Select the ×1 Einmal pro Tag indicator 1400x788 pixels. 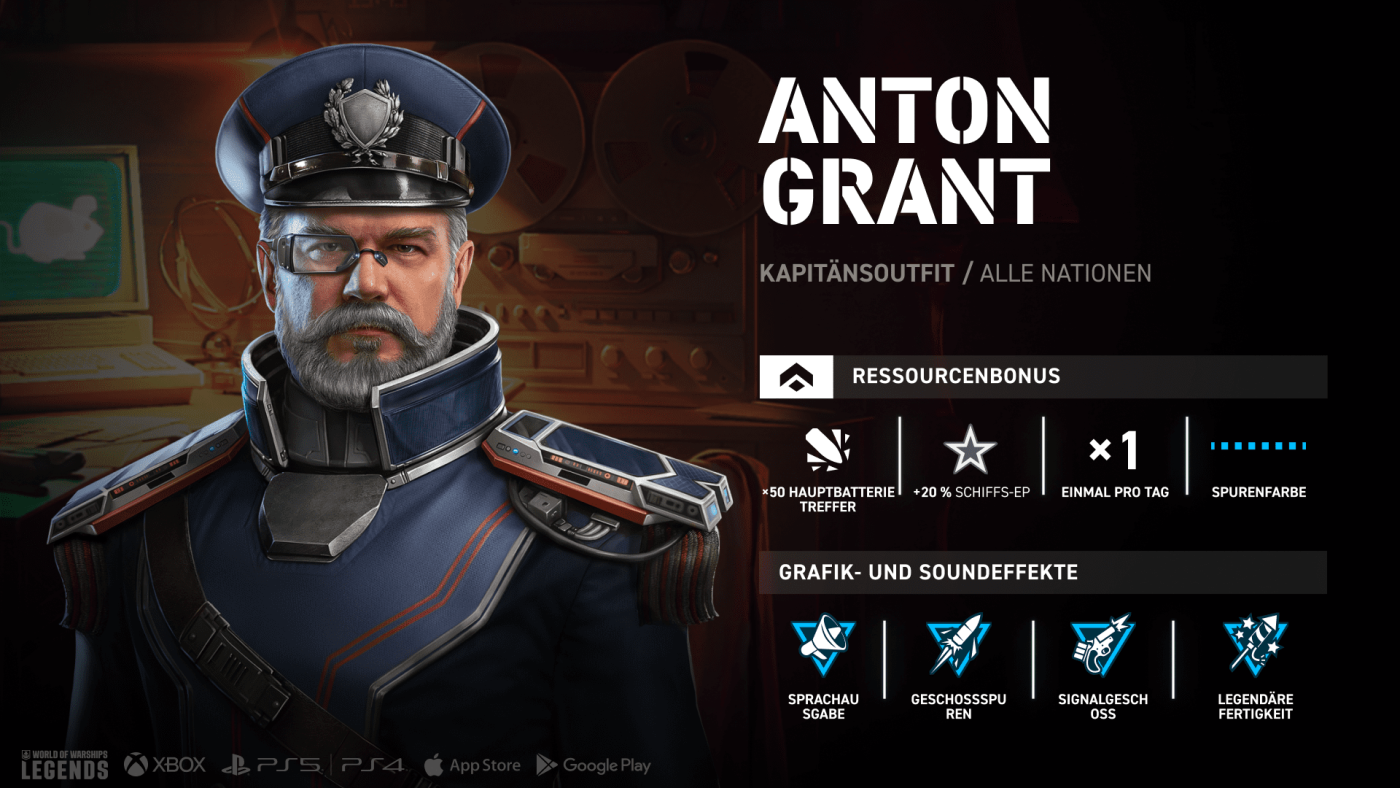pos(1113,452)
